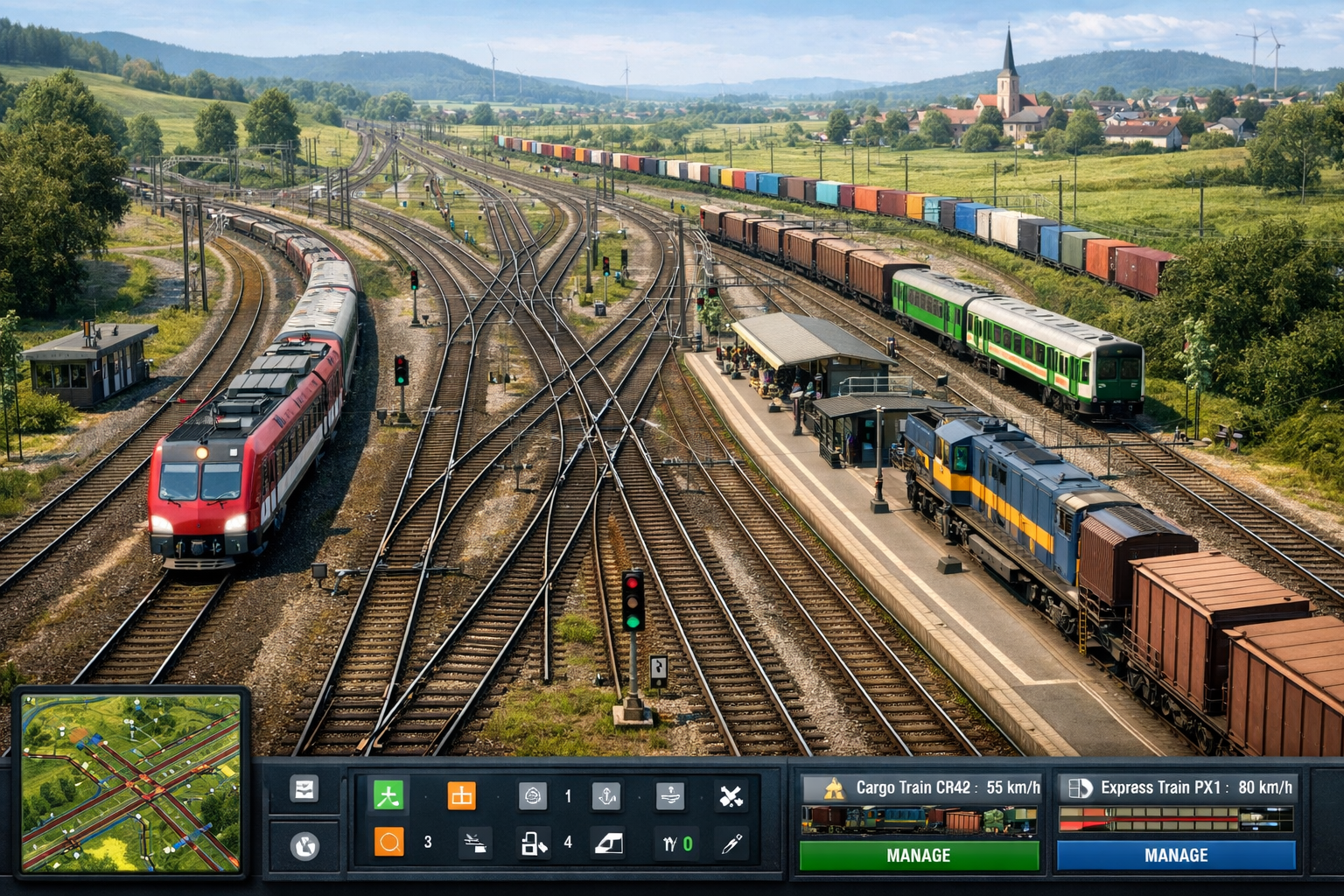Activate the orange magnifier inspection tool
This screenshot has height=896, width=1344.
388,840
